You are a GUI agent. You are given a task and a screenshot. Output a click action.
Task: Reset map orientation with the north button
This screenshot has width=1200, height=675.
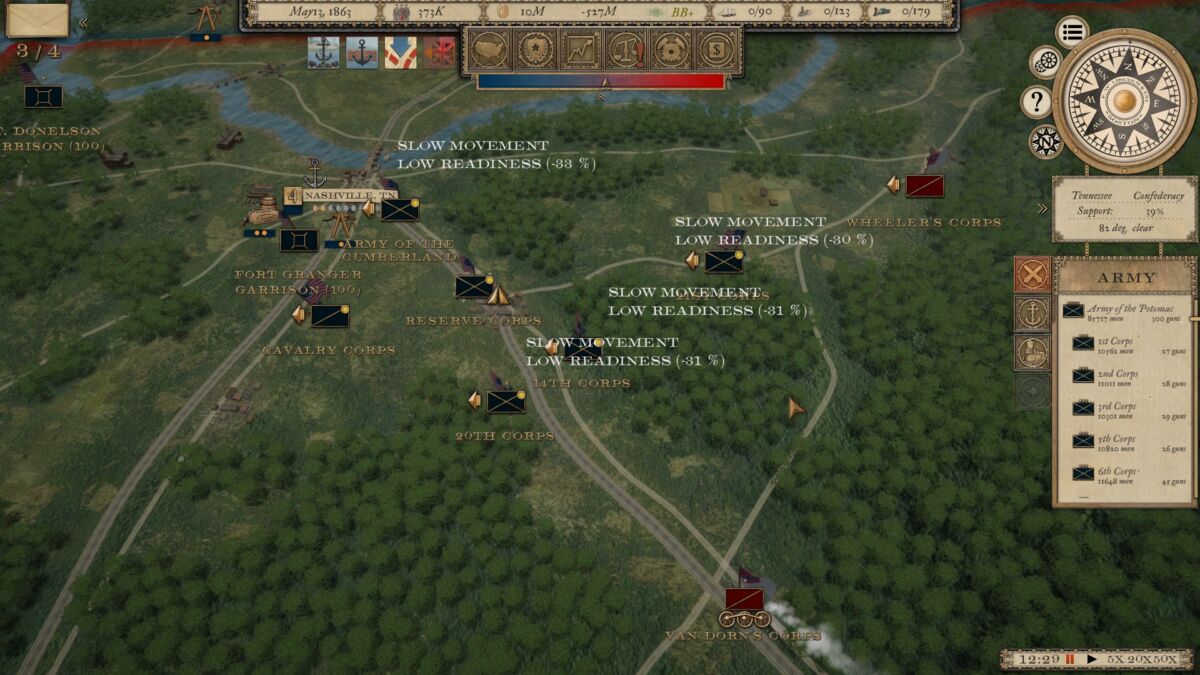coord(1045,142)
